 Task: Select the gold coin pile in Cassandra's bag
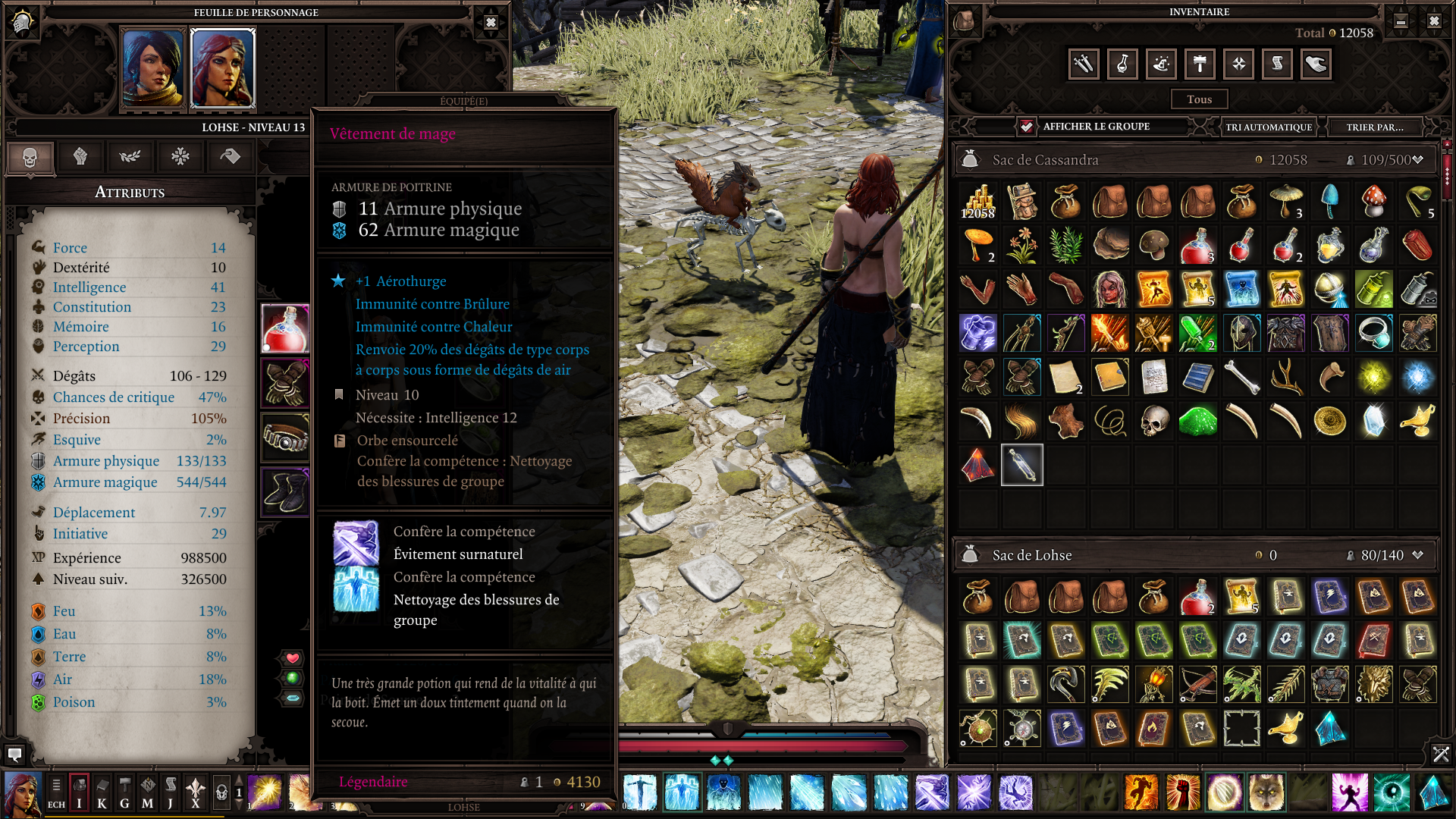tap(977, 202)
